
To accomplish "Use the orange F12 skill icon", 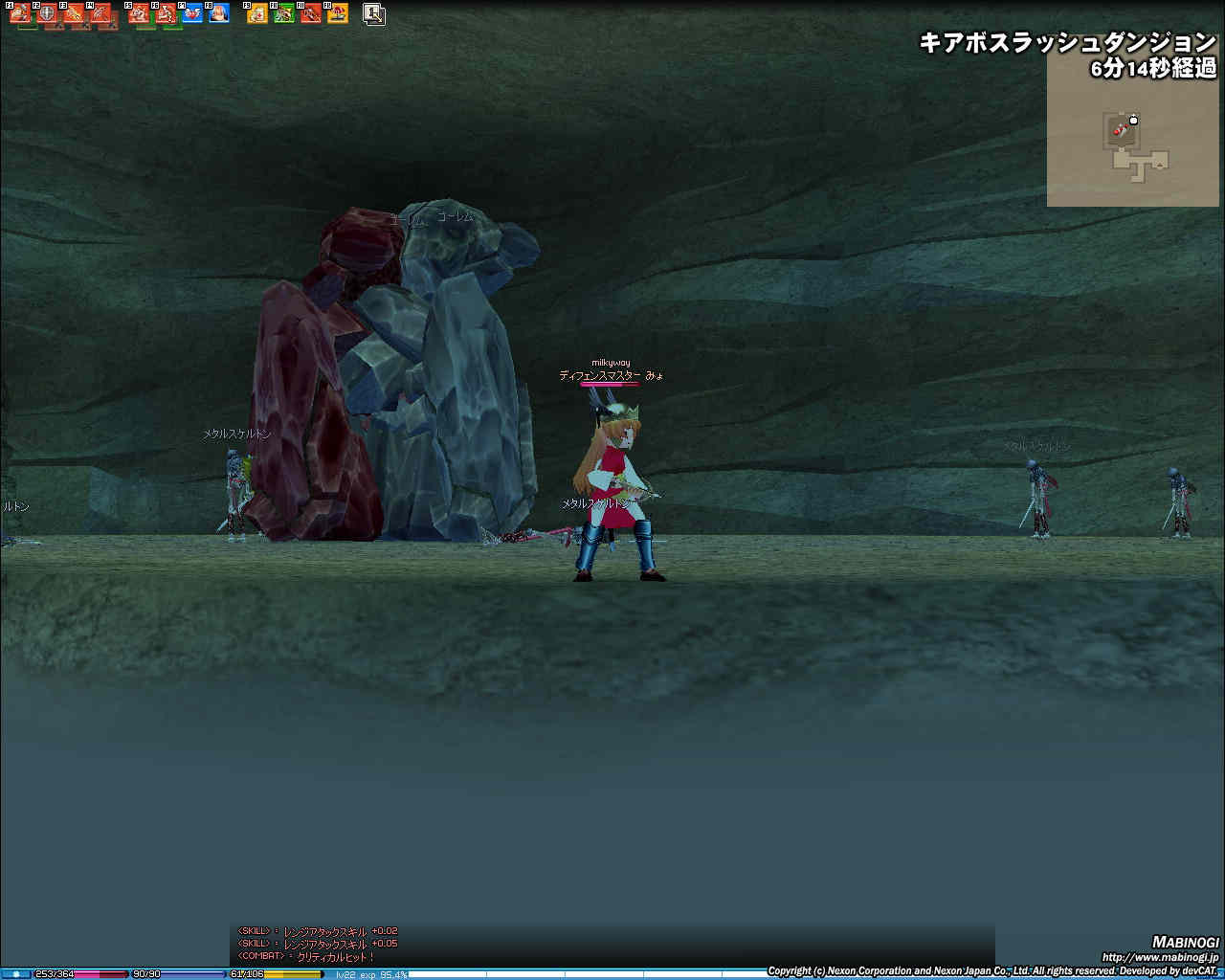I will tap(338, 13).
